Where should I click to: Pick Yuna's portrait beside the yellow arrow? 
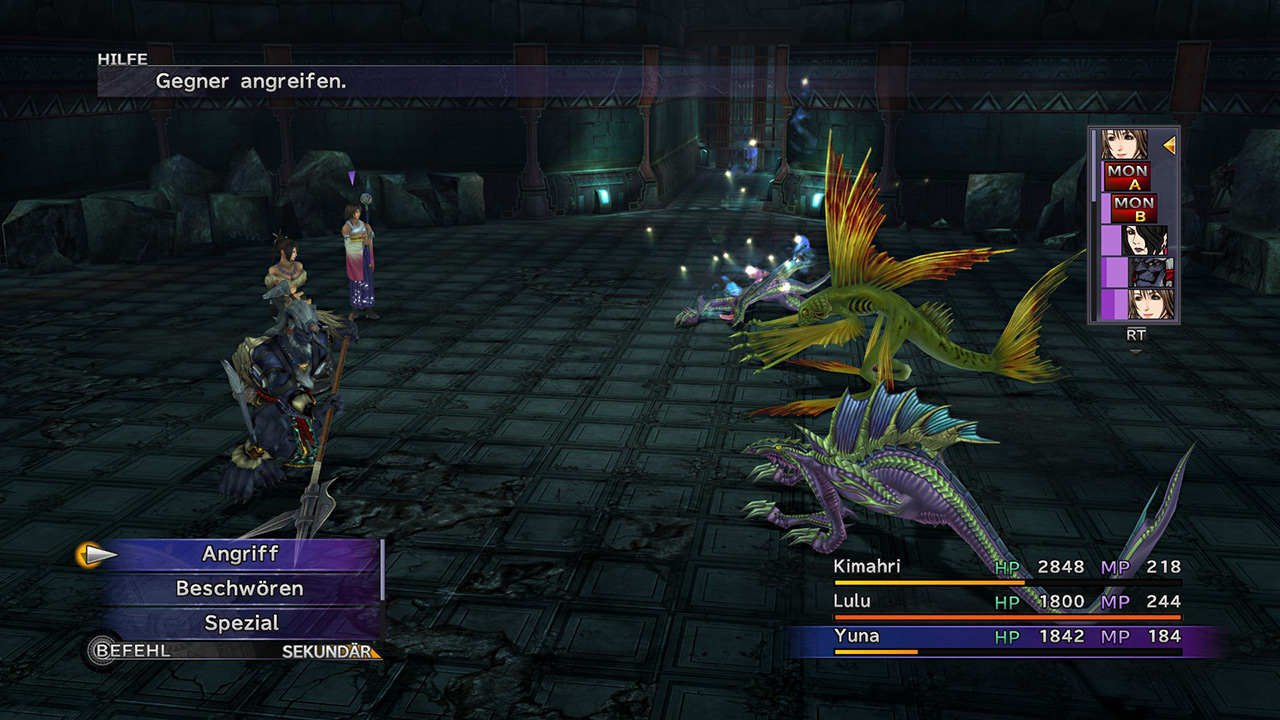pyautogui.click(x=1124, y=144)
